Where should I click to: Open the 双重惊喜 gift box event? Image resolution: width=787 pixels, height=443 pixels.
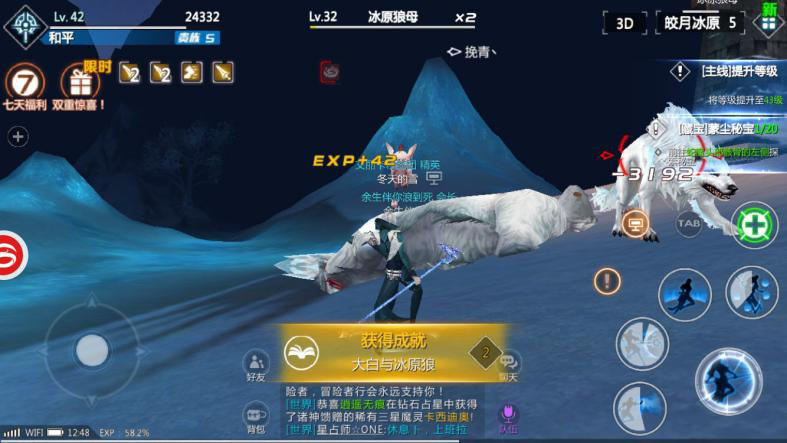tap(80, 84)
